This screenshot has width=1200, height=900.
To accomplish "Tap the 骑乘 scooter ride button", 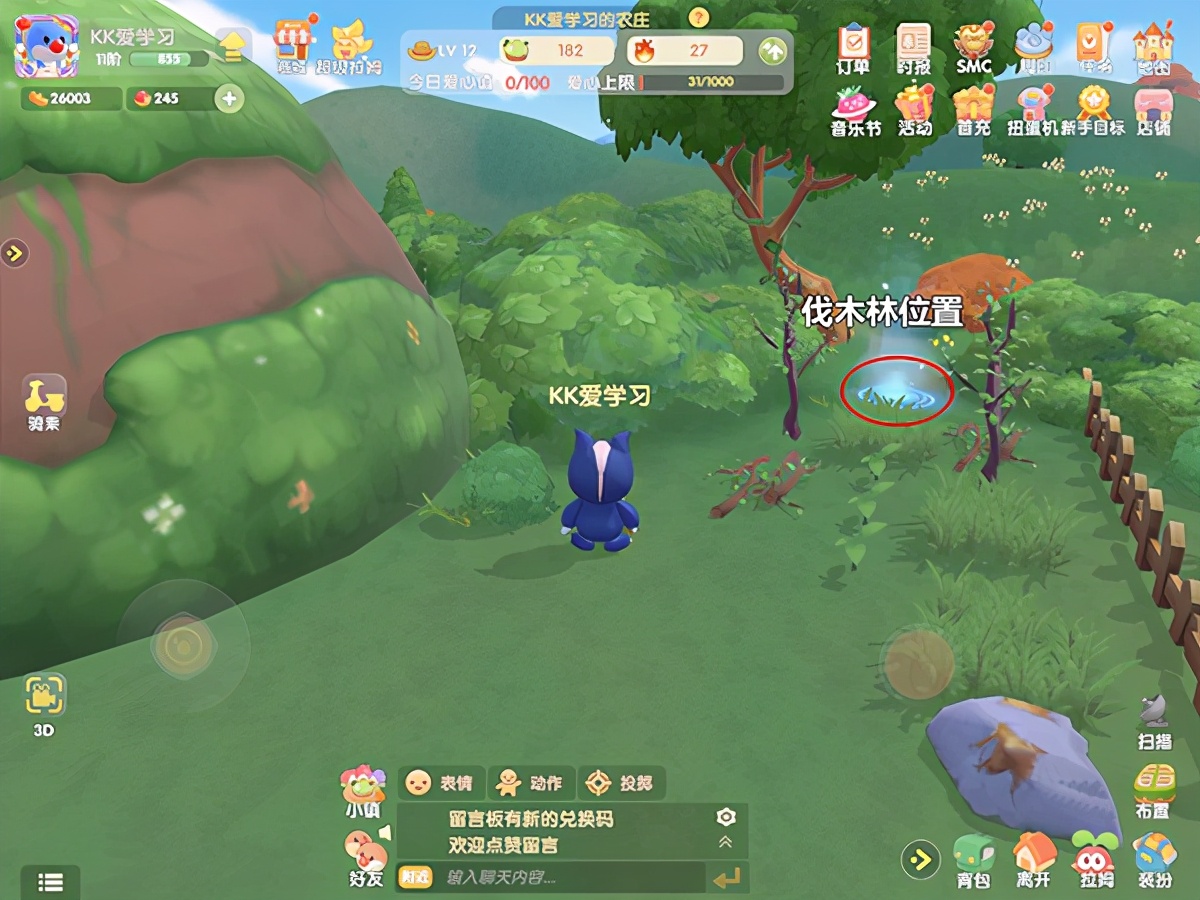I will [44, 403].
